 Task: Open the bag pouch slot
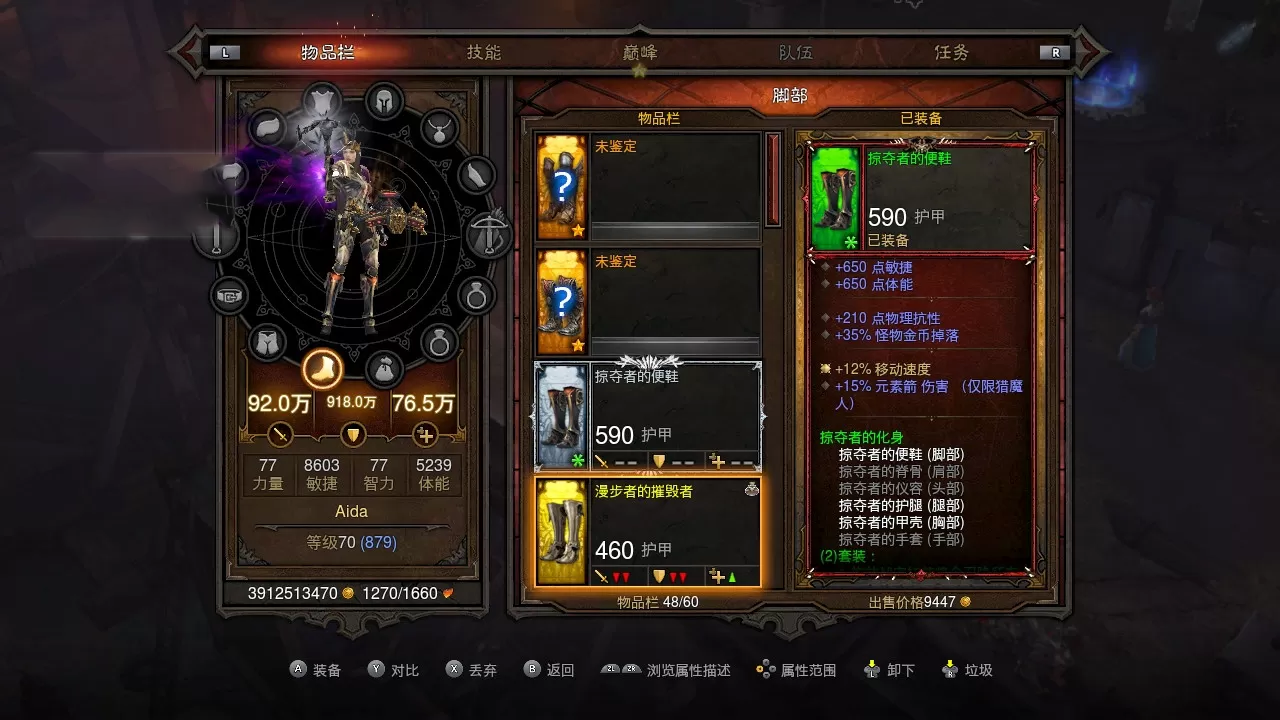click(x=383, y=369)
